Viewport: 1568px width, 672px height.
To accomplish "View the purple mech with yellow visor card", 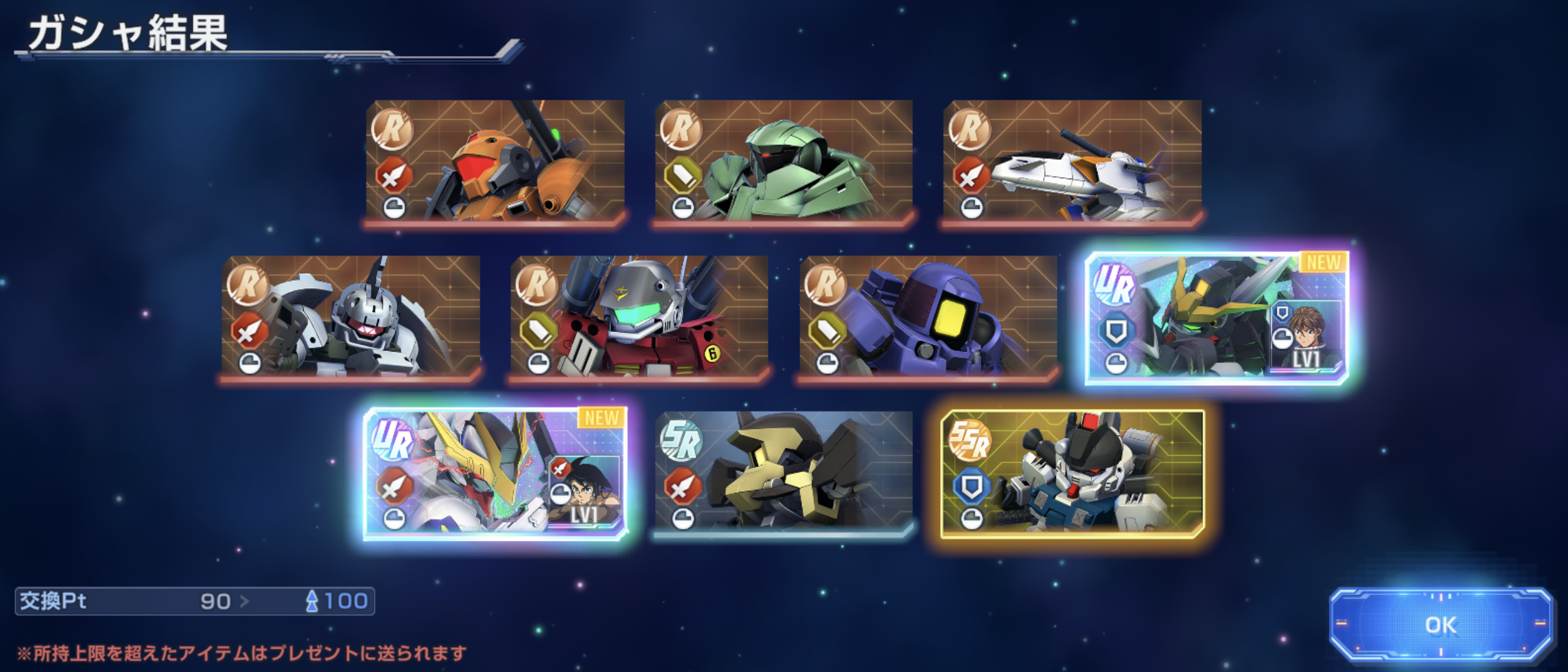I will [x=928, y=317].
